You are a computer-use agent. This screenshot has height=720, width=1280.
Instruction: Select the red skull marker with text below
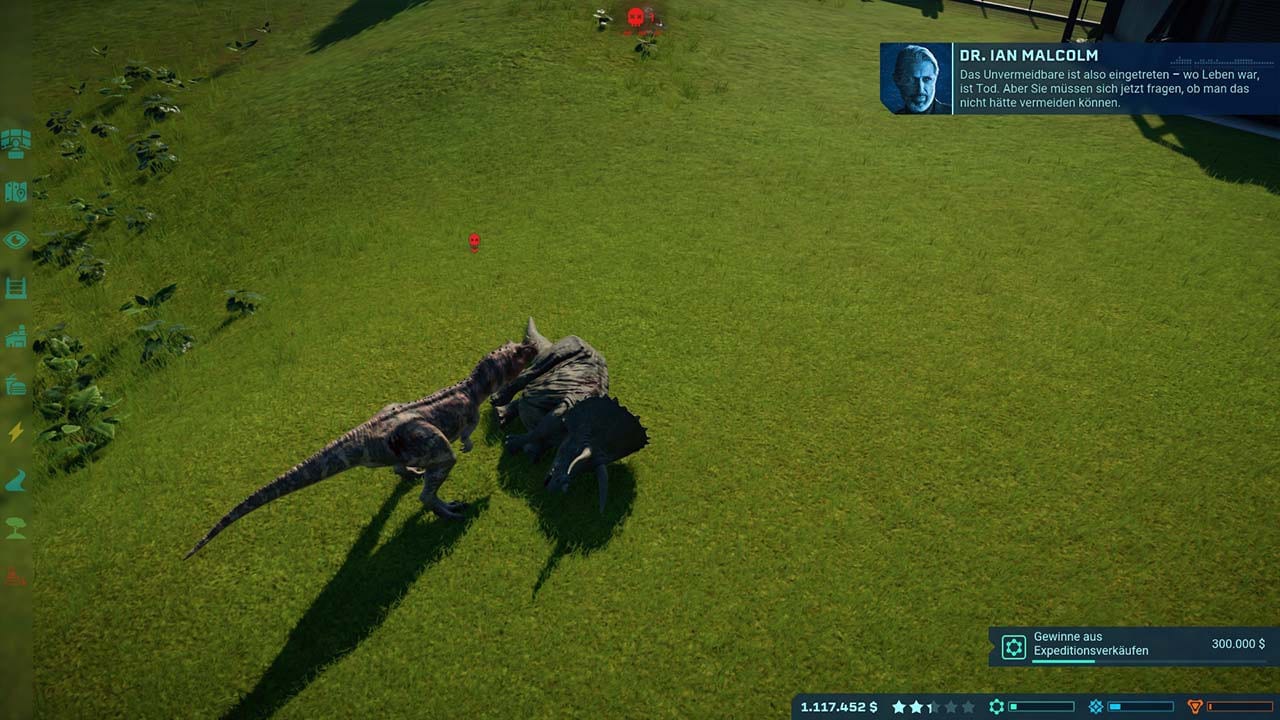coord(636,17)
